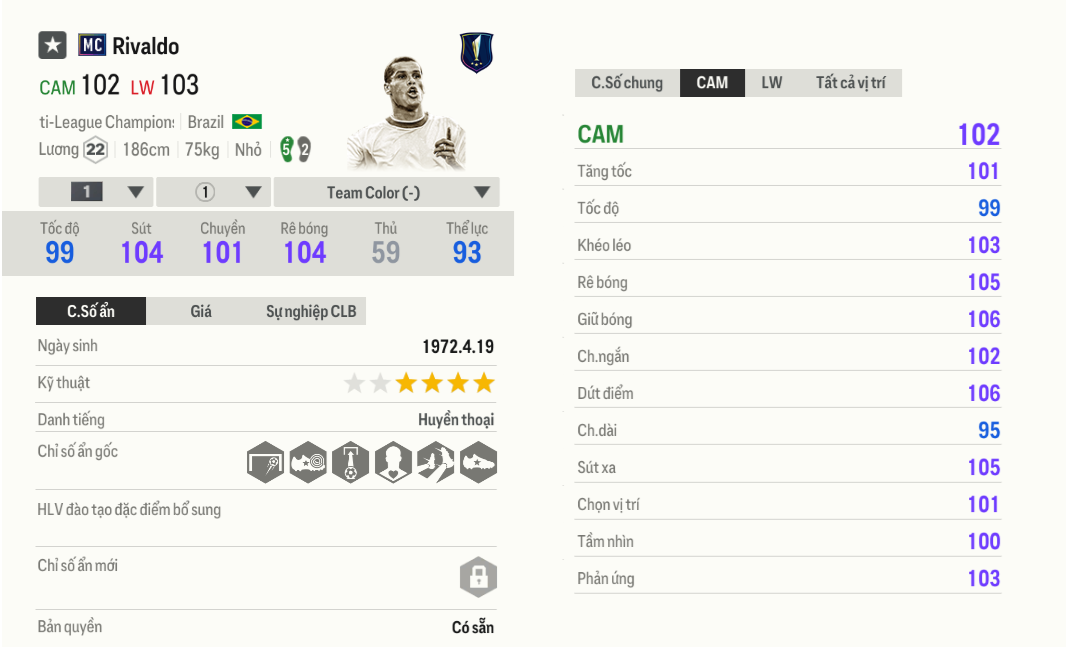Click the last boot trait hexagon icon
The height and width of the screenshot is (647, 1066).
[x=478, y=462]
